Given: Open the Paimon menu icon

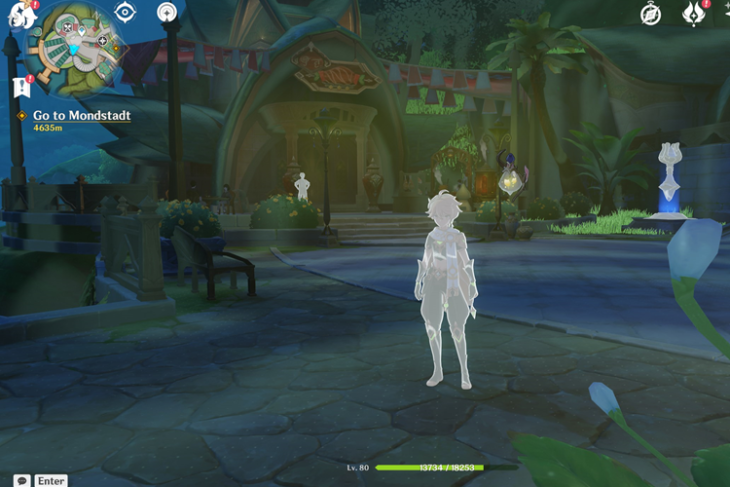Looking at the screenshot, I should [x=20, y=12].
